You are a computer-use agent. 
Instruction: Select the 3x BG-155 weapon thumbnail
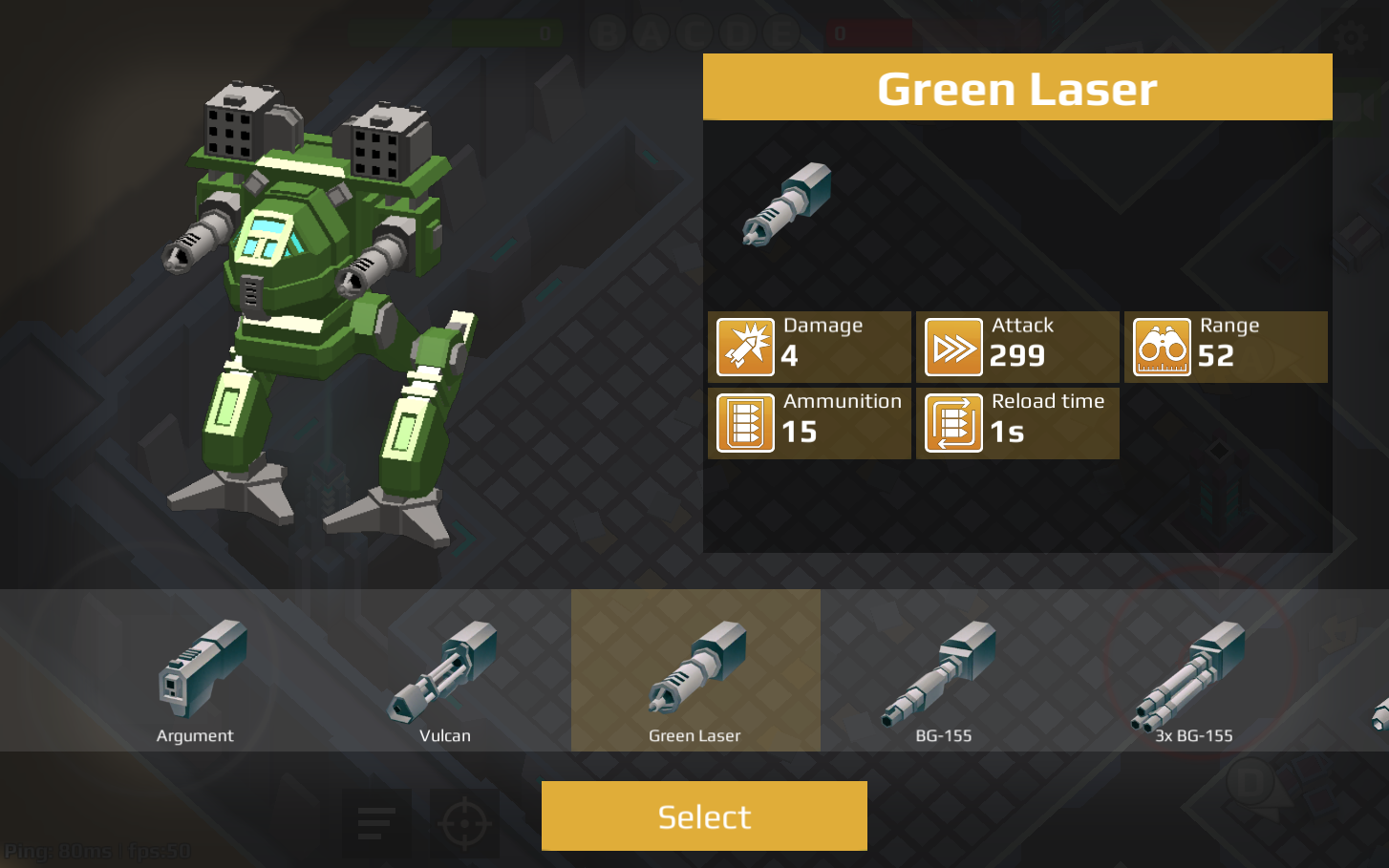(x=1191, y=669)
